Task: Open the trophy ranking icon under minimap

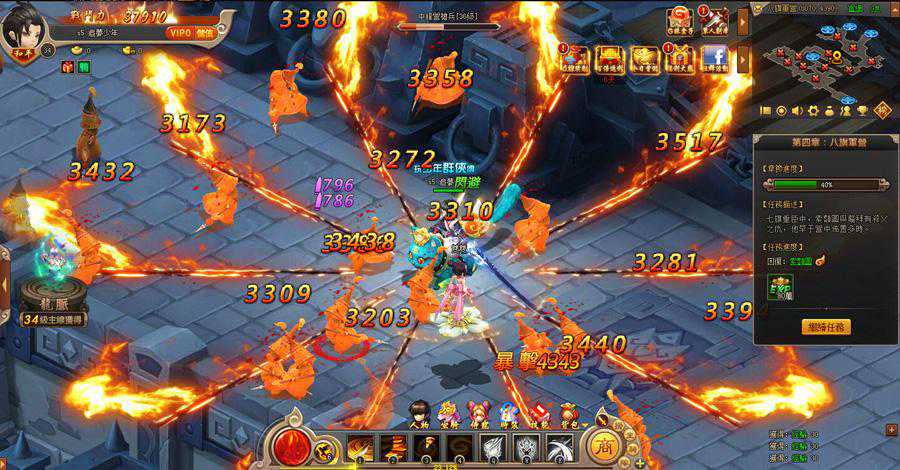Action: point(862,110)
